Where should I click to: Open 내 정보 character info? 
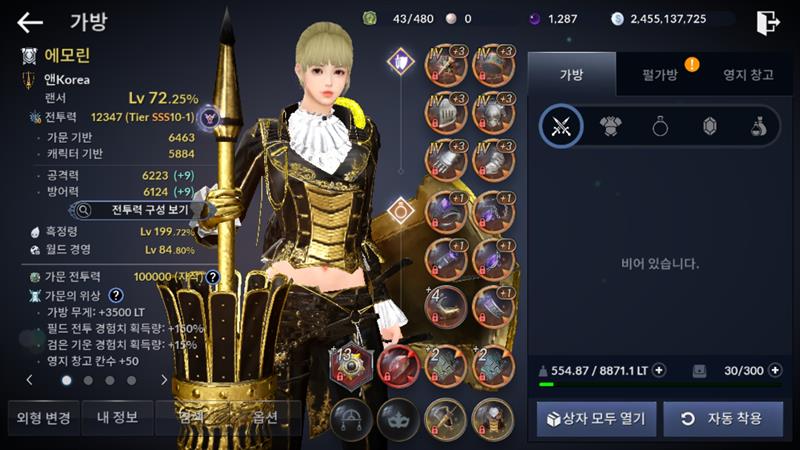click(117, 417)
